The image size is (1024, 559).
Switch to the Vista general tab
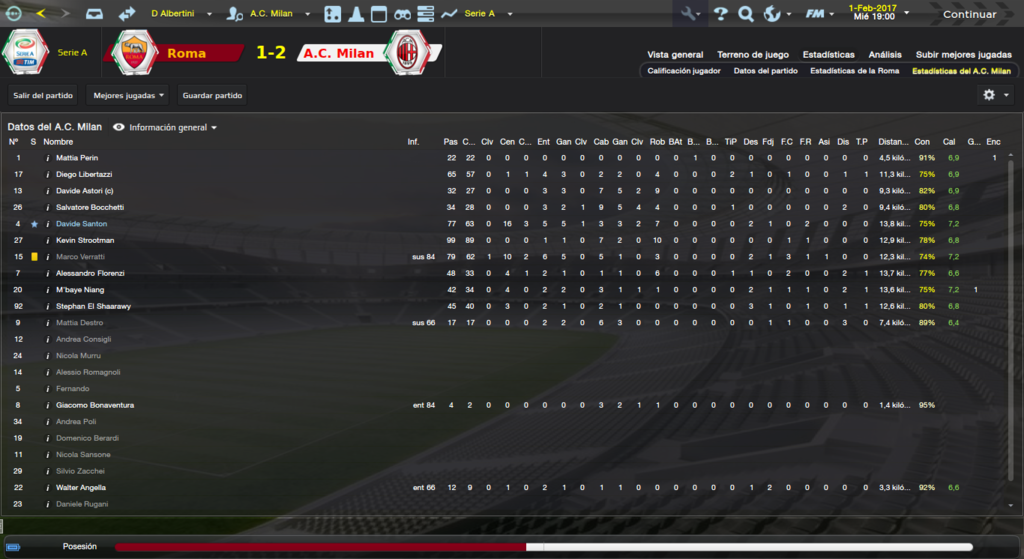(675, 54)
